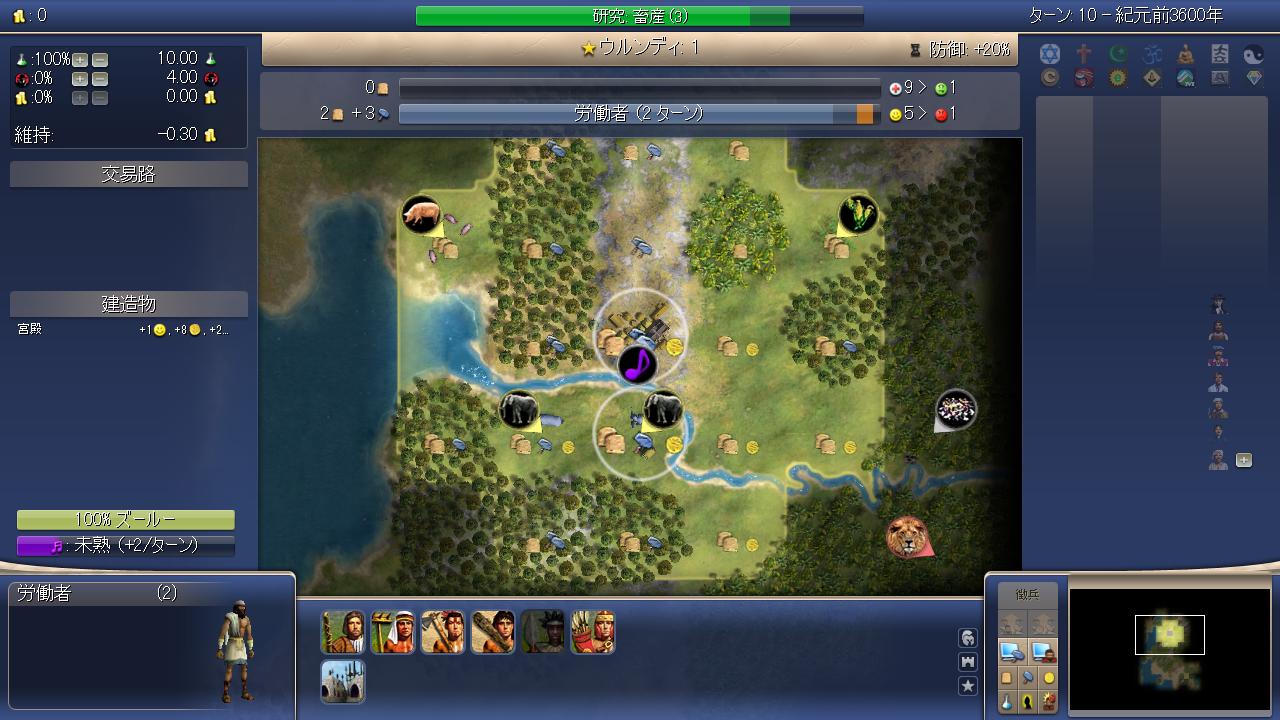
Task: Click the Star of David religion icon
Action: [1049, 54]
